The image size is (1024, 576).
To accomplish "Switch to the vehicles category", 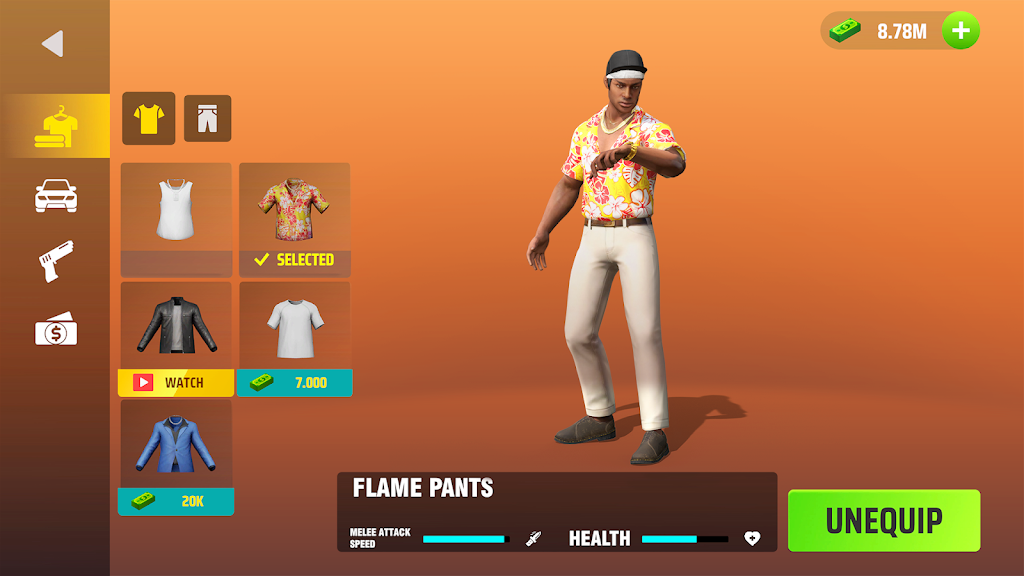I will click(x=56, y=196).
